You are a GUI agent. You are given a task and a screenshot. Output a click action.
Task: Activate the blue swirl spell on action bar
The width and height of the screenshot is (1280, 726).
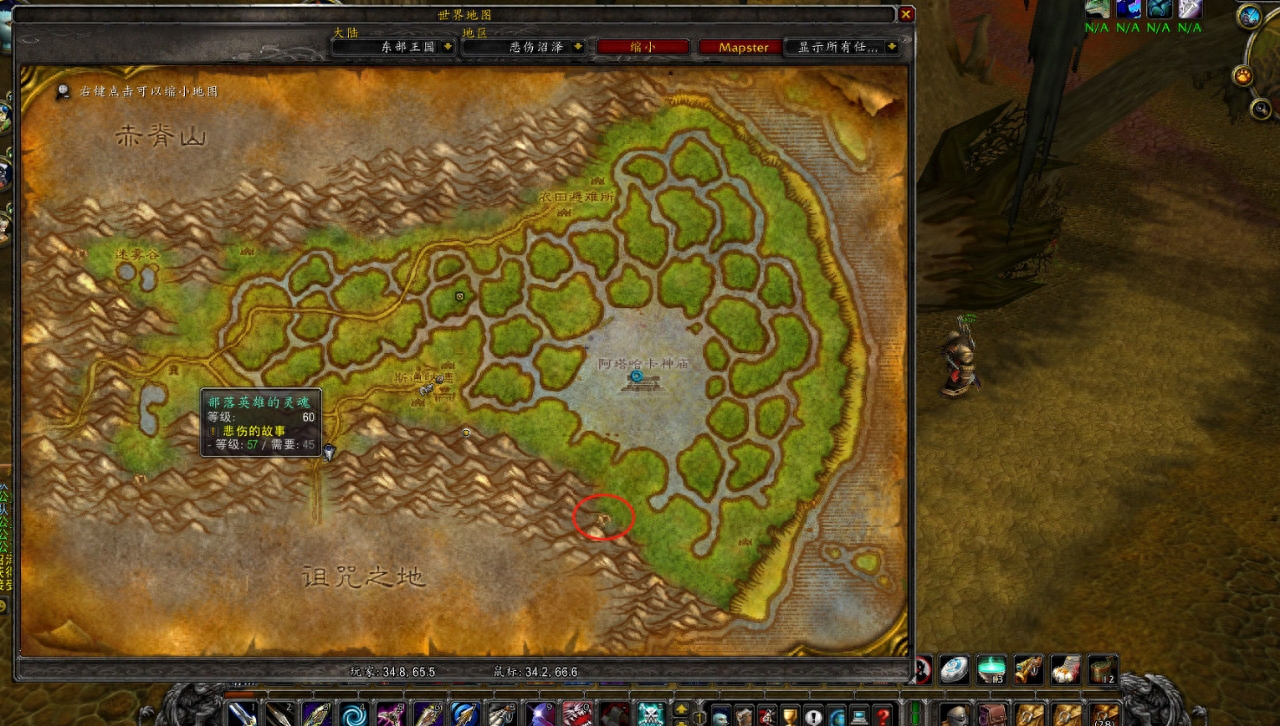(354, 714)
